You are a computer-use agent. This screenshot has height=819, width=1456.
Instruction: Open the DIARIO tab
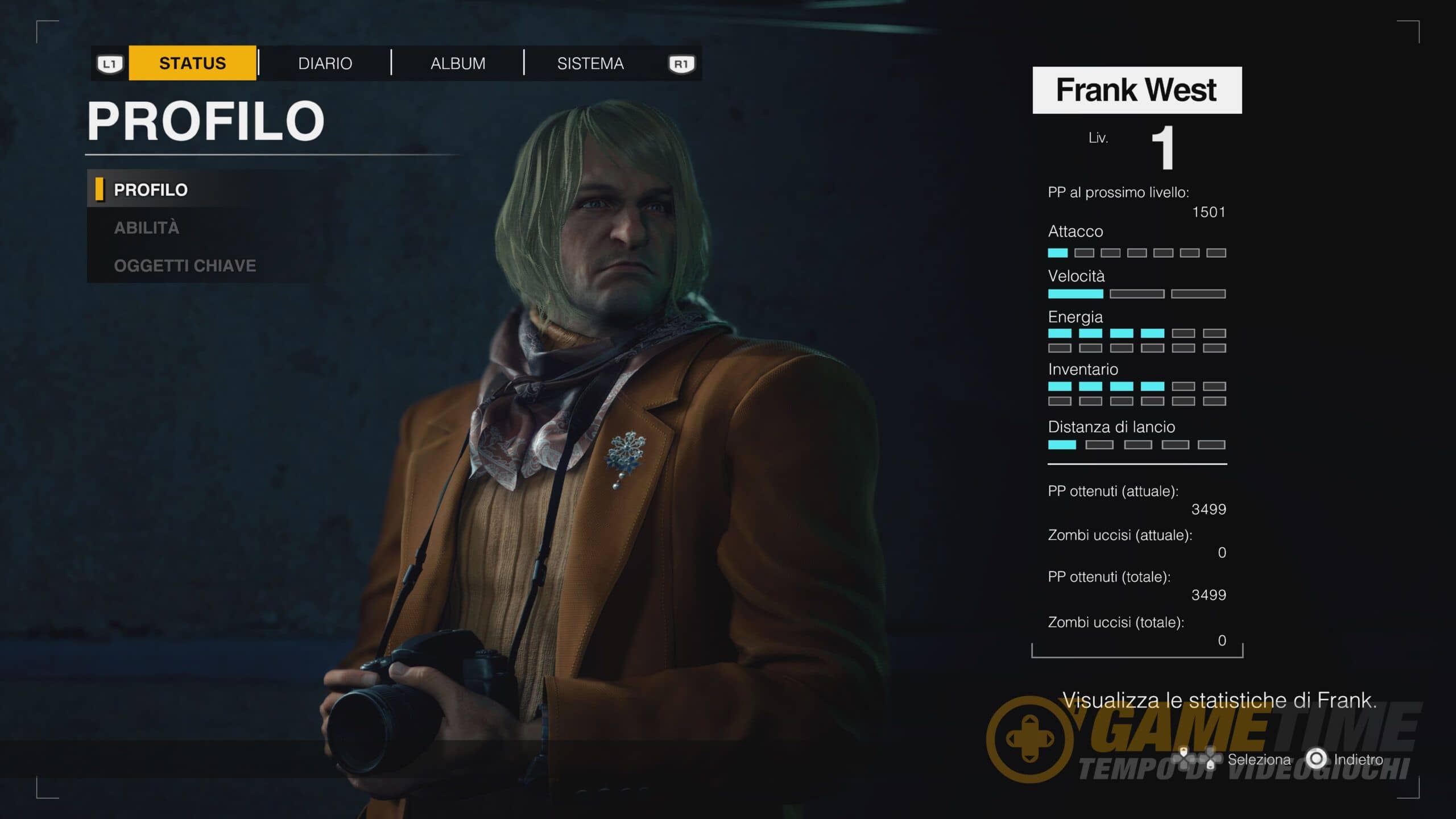tap(325, 63)
